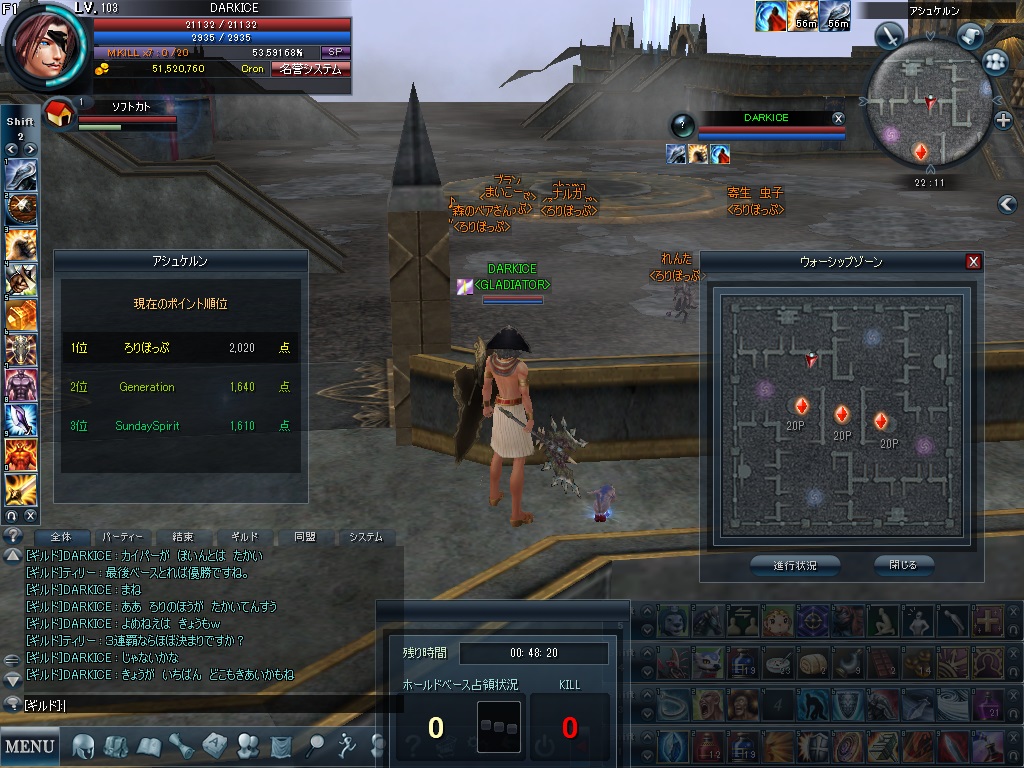Open the main MENU button
The height and width of the screenshot is (768, 1024).
(x=30, y=746)
